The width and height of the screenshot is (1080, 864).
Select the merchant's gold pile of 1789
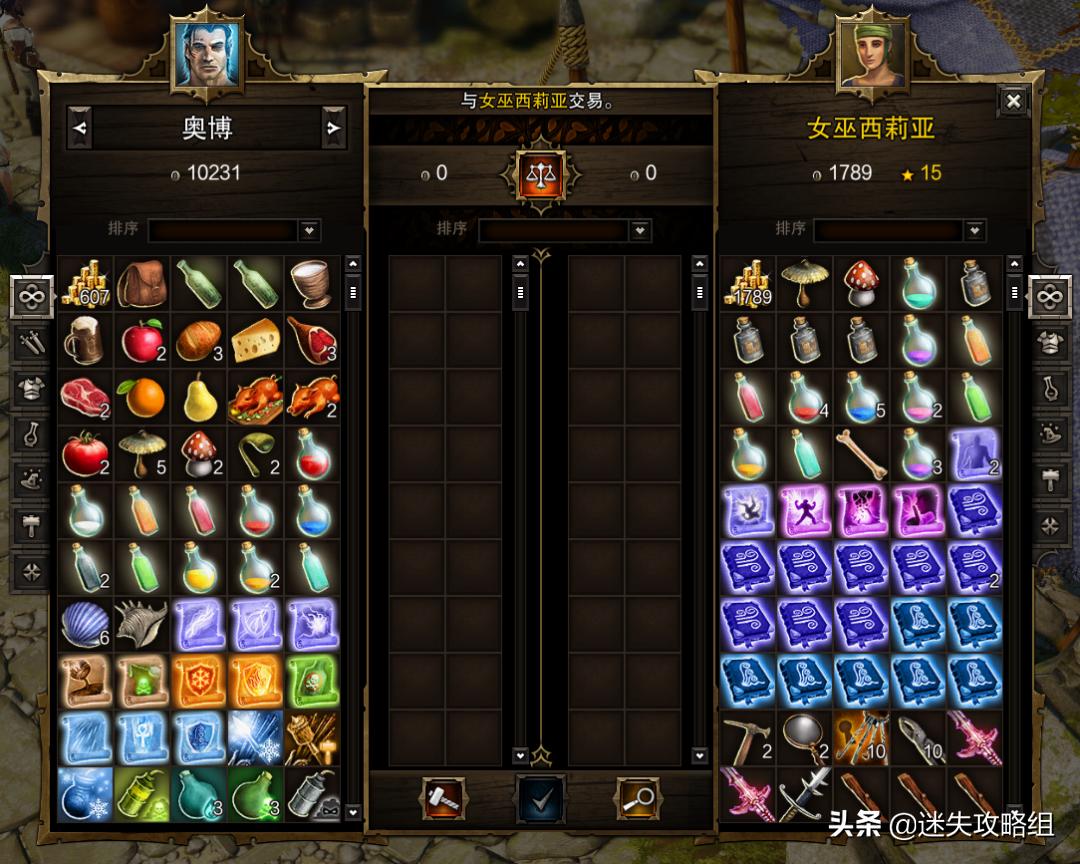747,284
